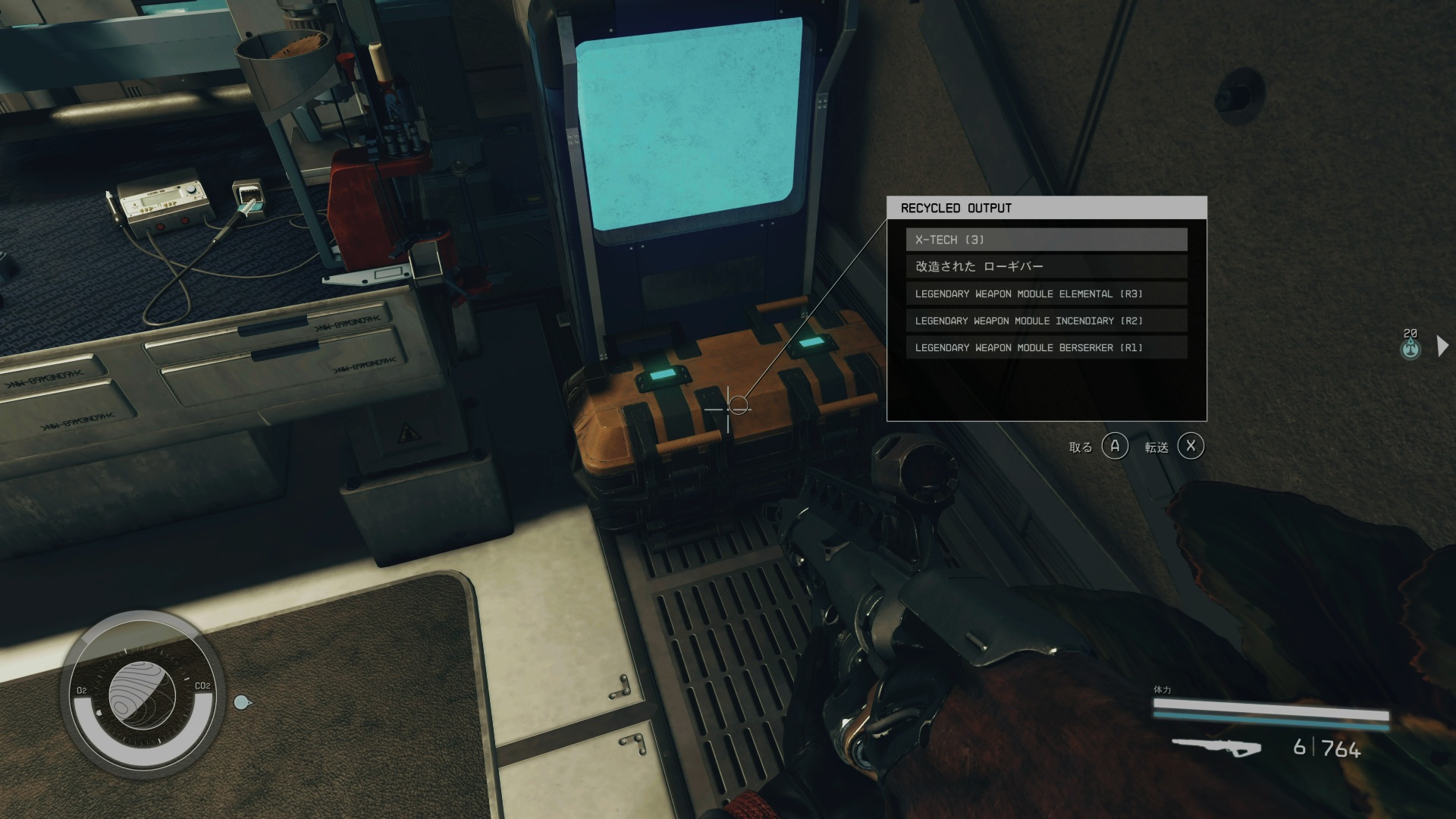Image resolution: width=1456 pixels, height=819 pixels.
Task: Take the Legendary Weapon Module Berserker
Action: [1046, 347]
